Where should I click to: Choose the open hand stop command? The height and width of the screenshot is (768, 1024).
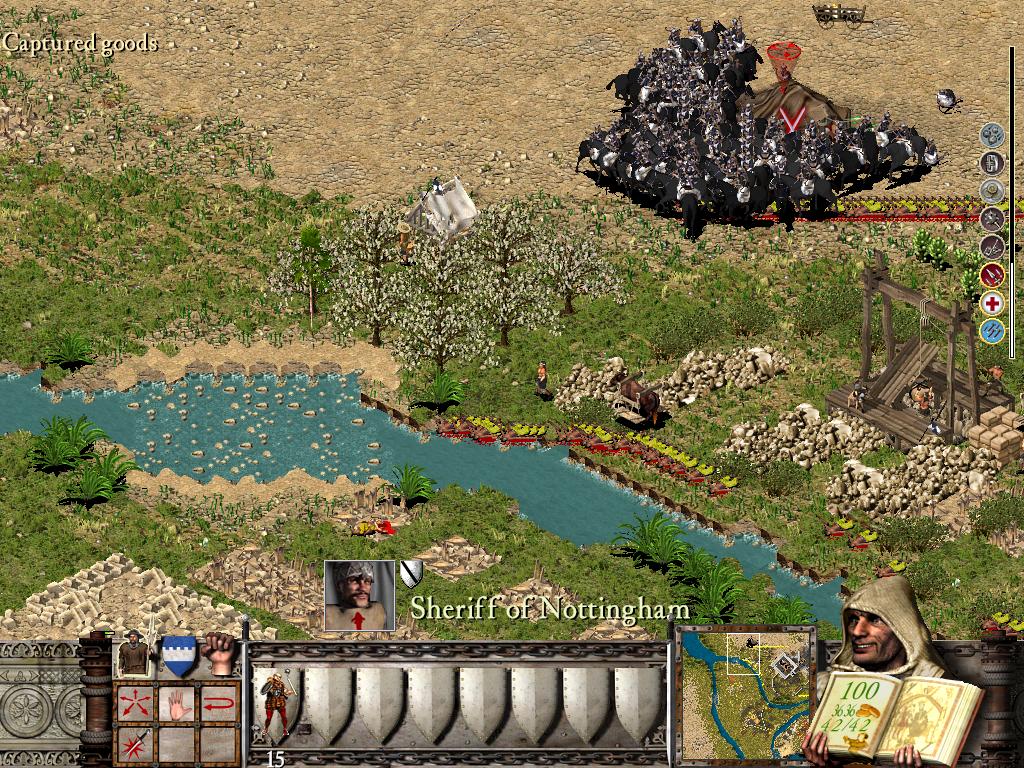(176, 702)
